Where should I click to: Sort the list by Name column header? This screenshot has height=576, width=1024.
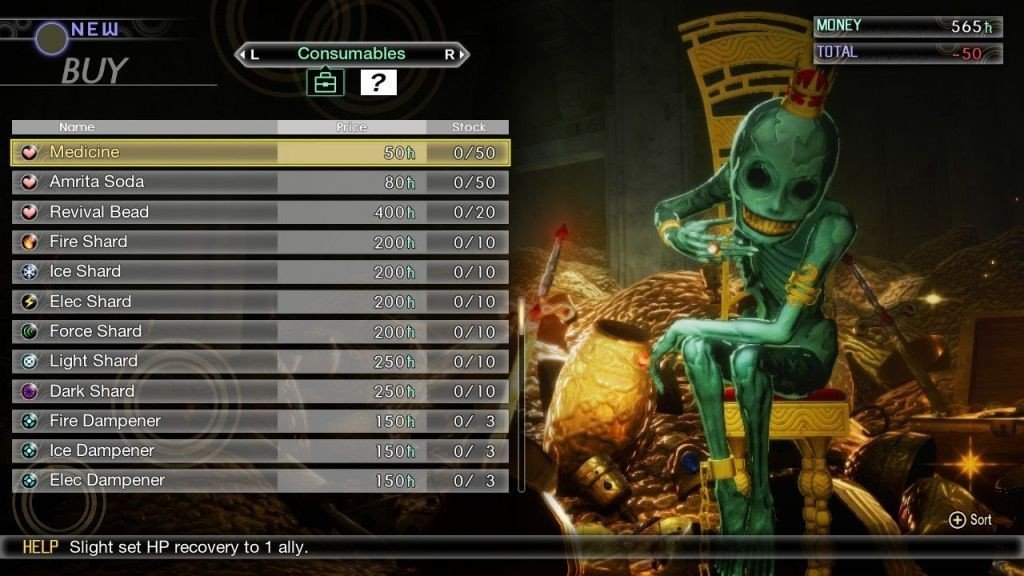pyautogui.click(x=144, y=127)
